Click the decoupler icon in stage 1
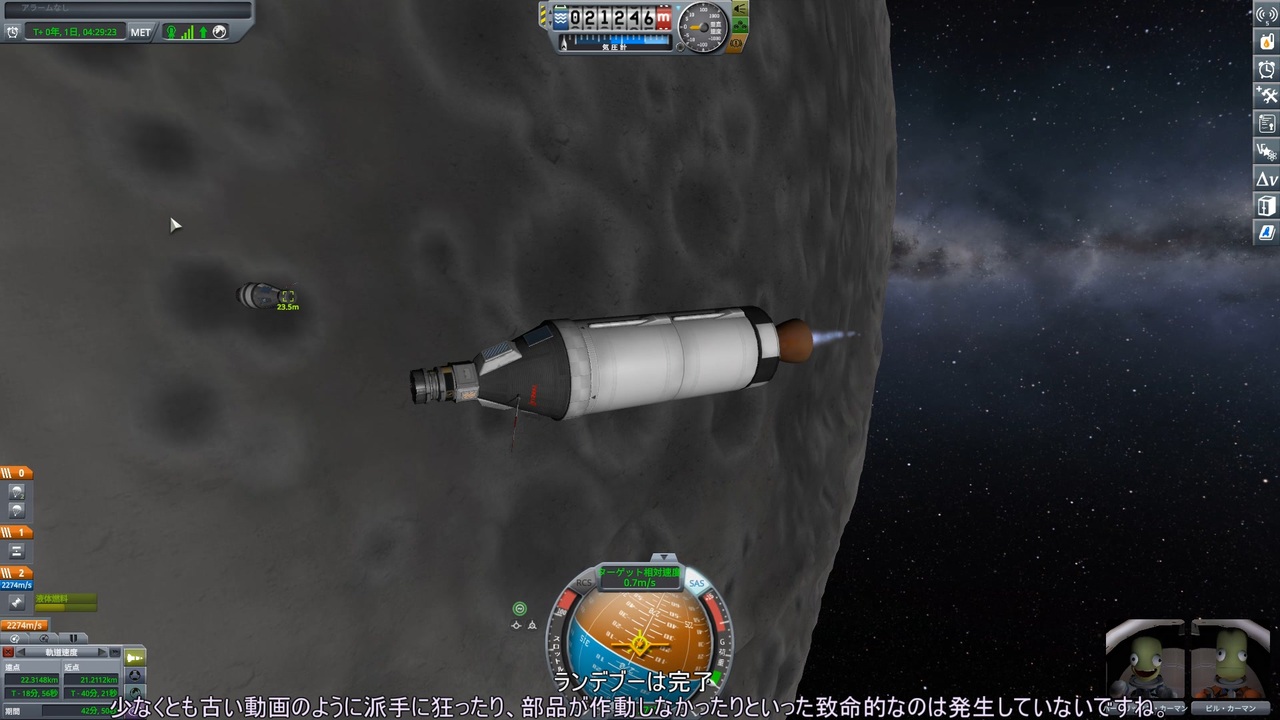This screenshot has height=720, width=1280. (17, 550)
